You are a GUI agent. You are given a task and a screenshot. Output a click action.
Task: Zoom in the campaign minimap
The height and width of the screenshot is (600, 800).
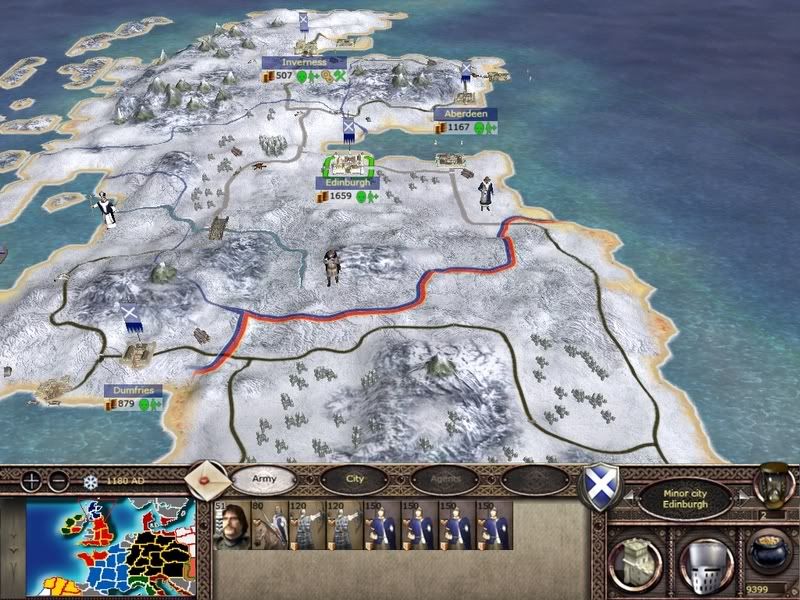click(x=32, y=480)
